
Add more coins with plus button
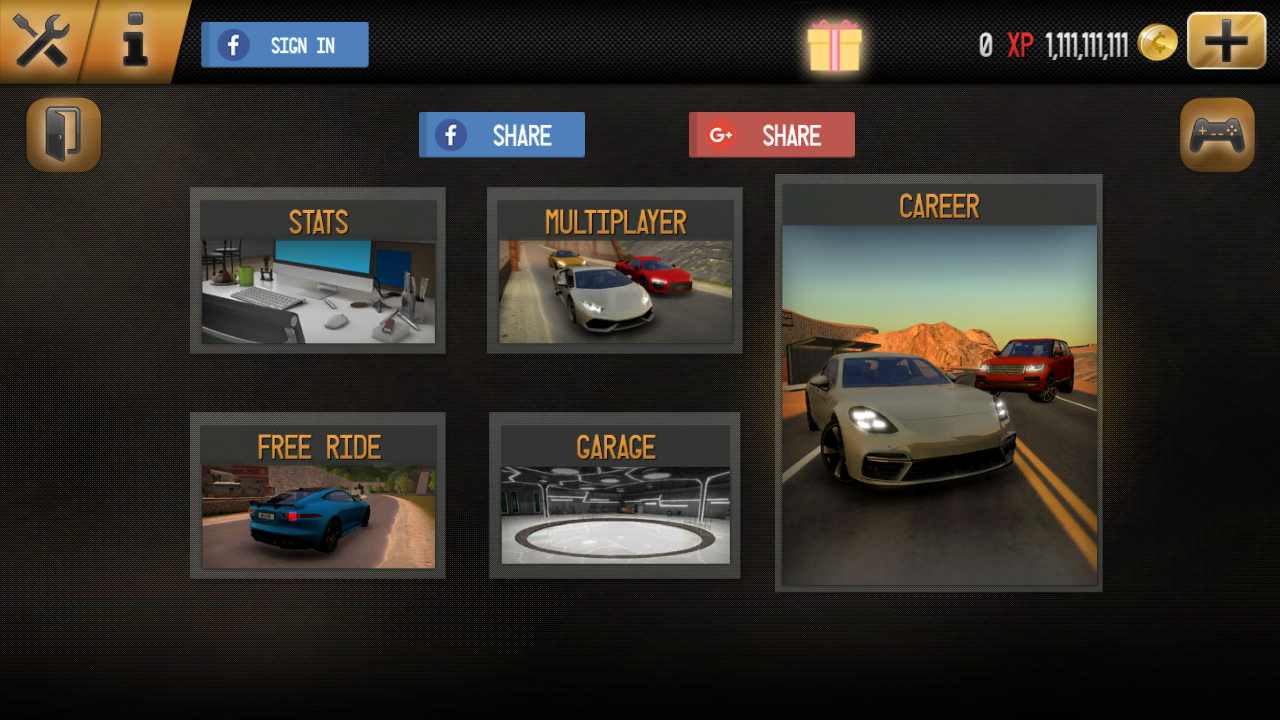[x=1226, y=41]
